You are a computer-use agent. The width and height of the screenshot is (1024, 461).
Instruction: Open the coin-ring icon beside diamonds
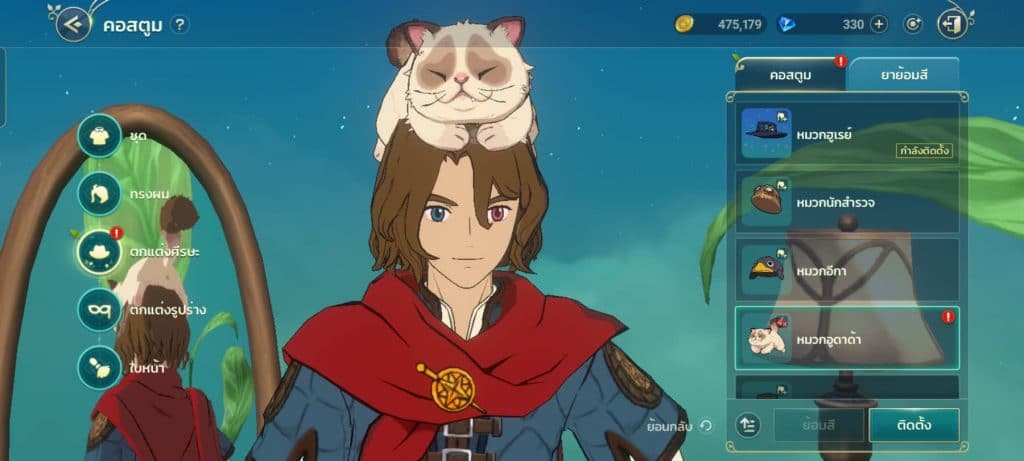[x=912, y=24]
